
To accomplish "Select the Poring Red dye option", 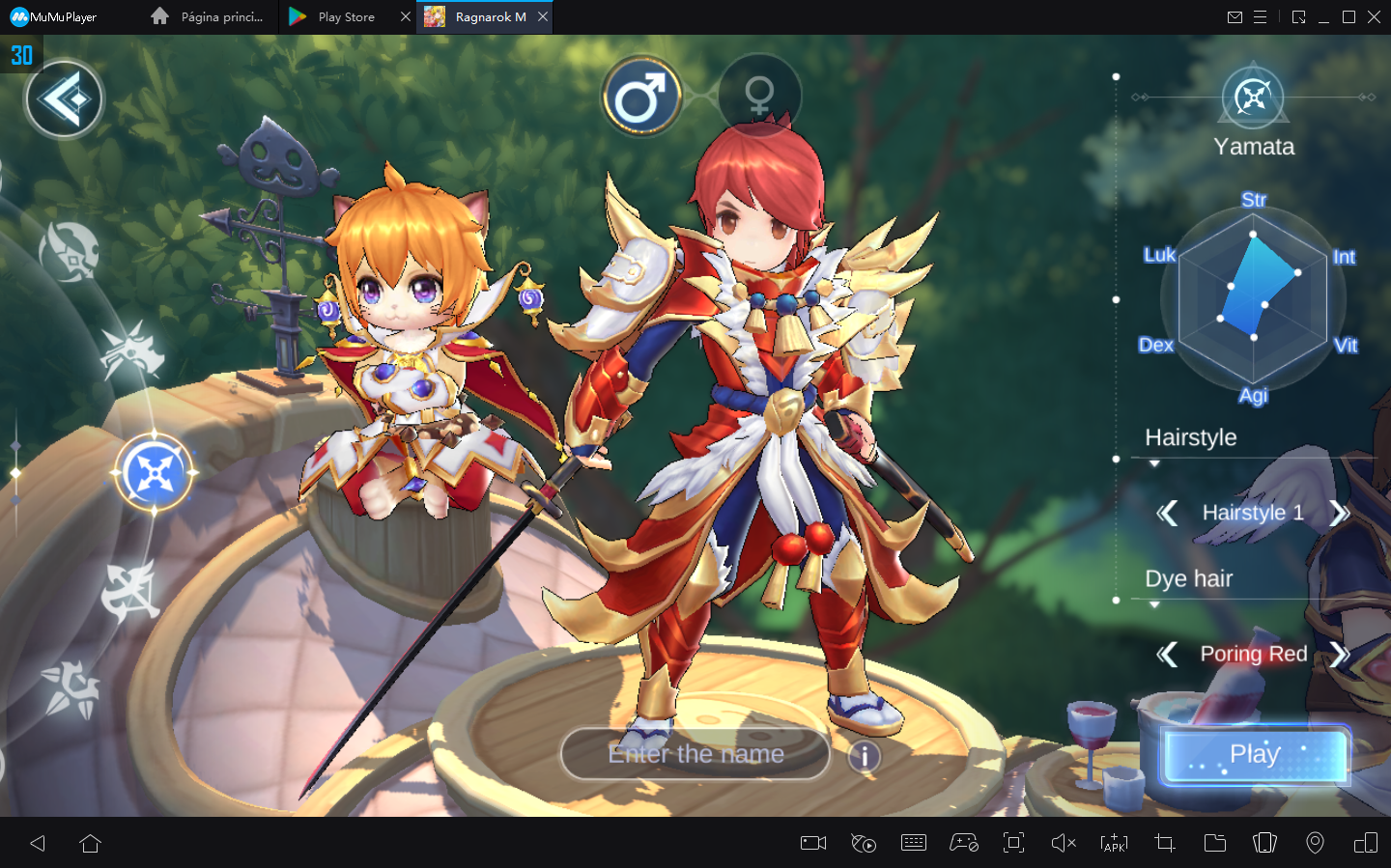I will [1254, 655].
